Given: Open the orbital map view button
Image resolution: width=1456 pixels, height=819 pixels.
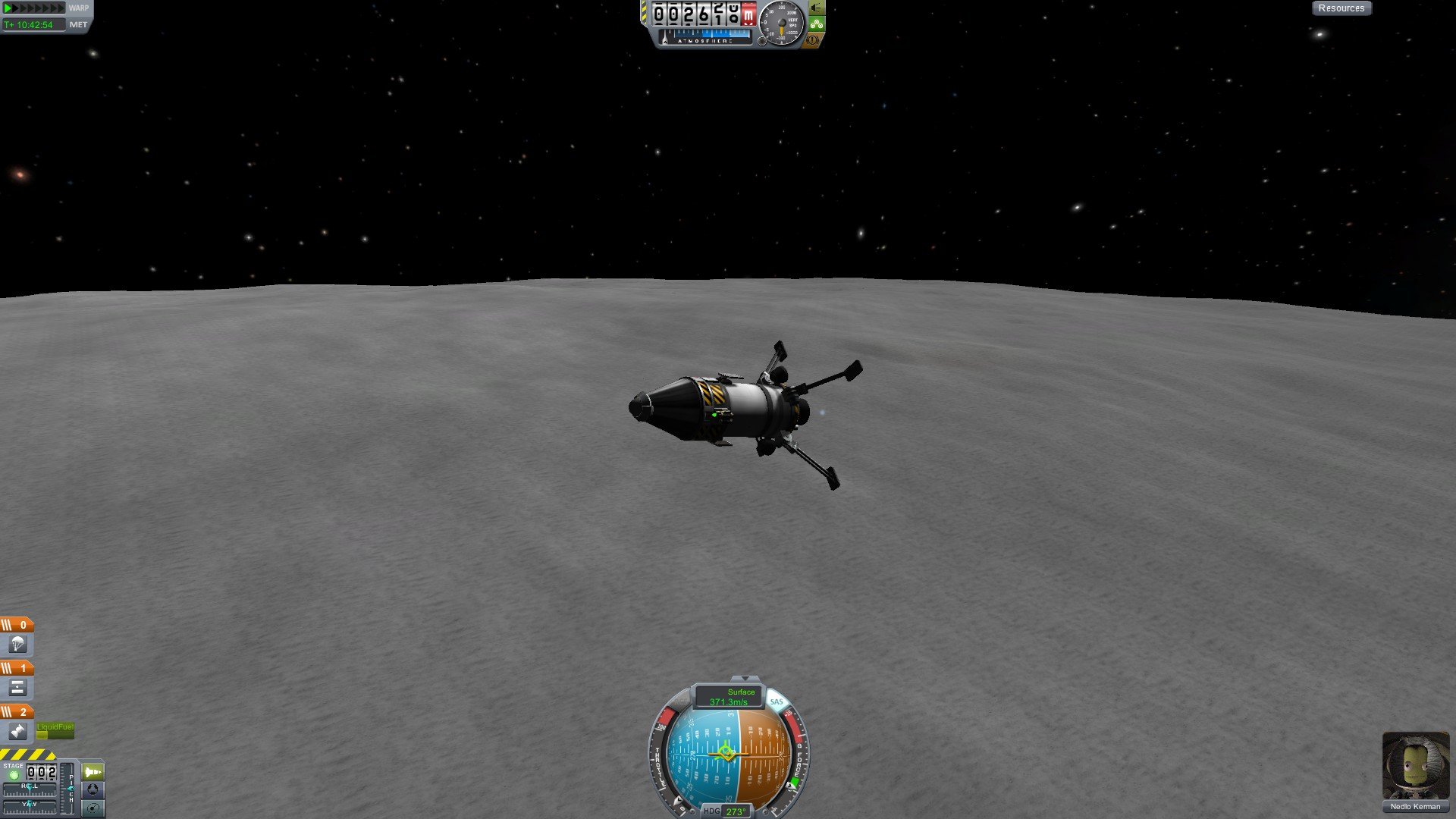Looking at the screenshot, I should pyautogui.click(x=93, y=808).
